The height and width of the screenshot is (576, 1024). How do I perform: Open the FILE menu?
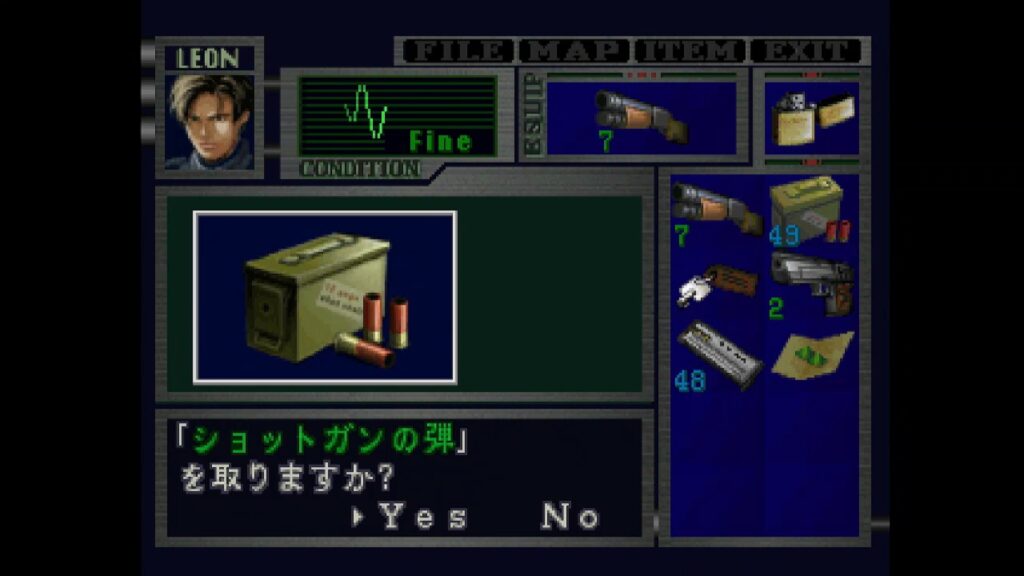456,51
